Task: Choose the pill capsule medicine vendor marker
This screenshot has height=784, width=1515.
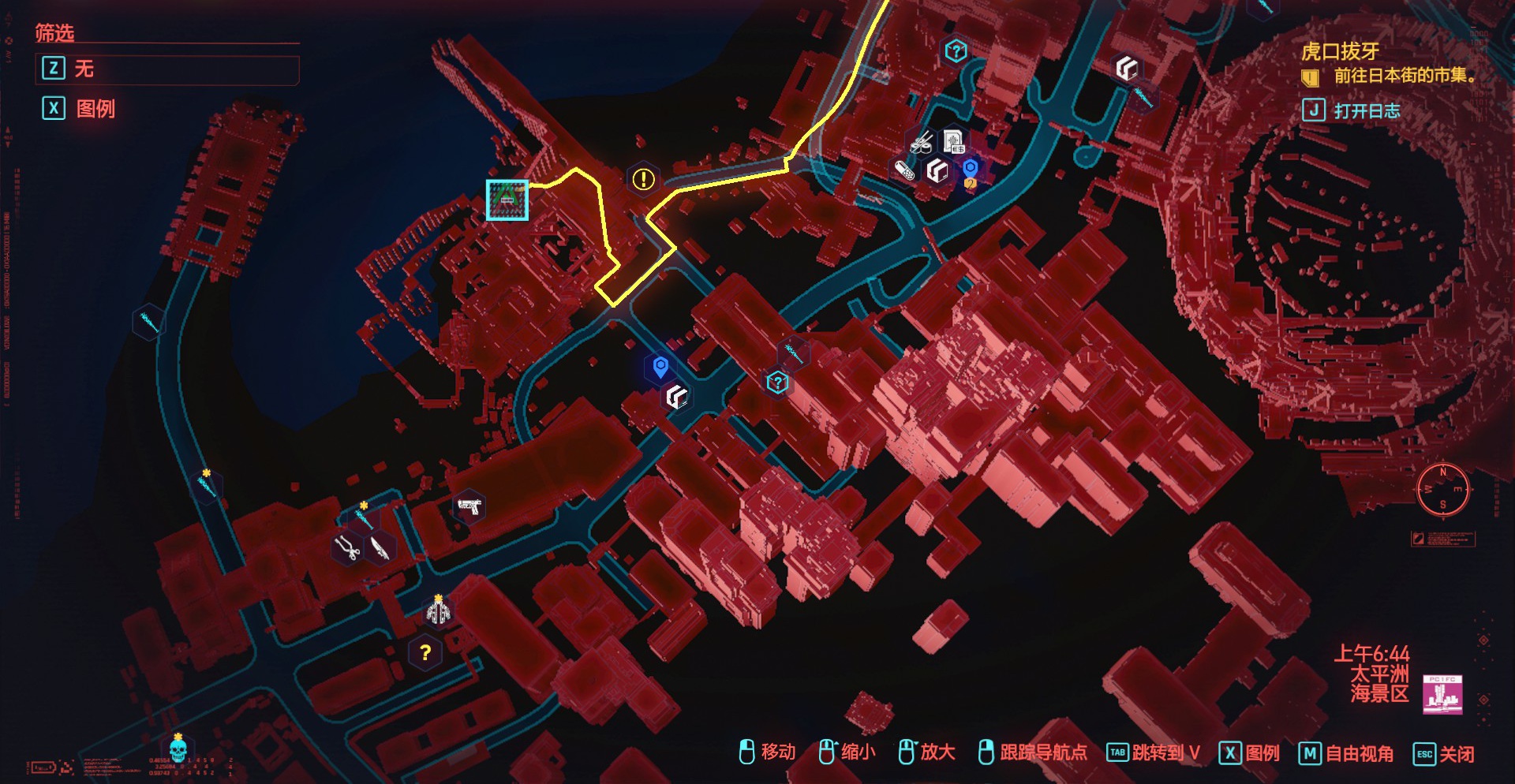Action: (x=904, y=170)
